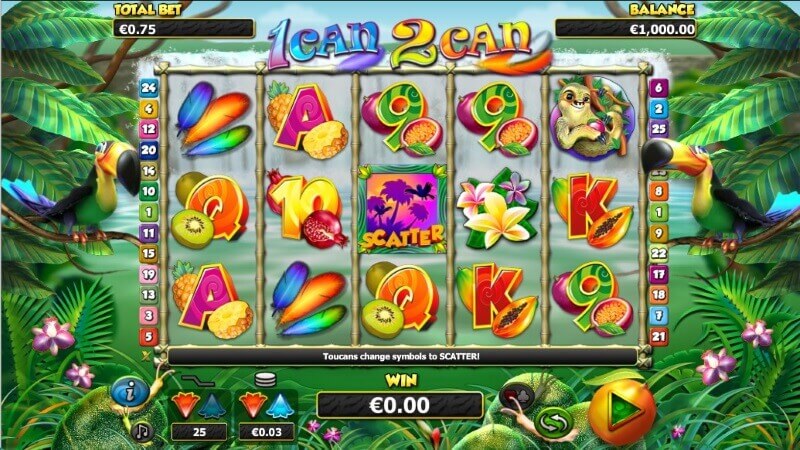The image size is (800, 450).
Task: Open the blue info paytable button
Action: [x=129, y=394]
